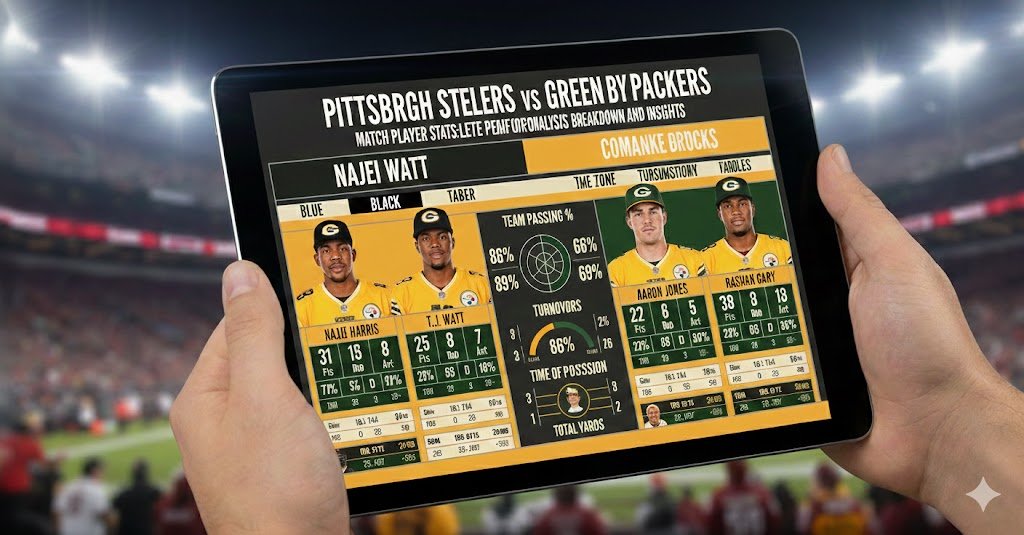Open the COMANKE BROCKS tab
The image size is (1024, 535).
coord(646,149)
